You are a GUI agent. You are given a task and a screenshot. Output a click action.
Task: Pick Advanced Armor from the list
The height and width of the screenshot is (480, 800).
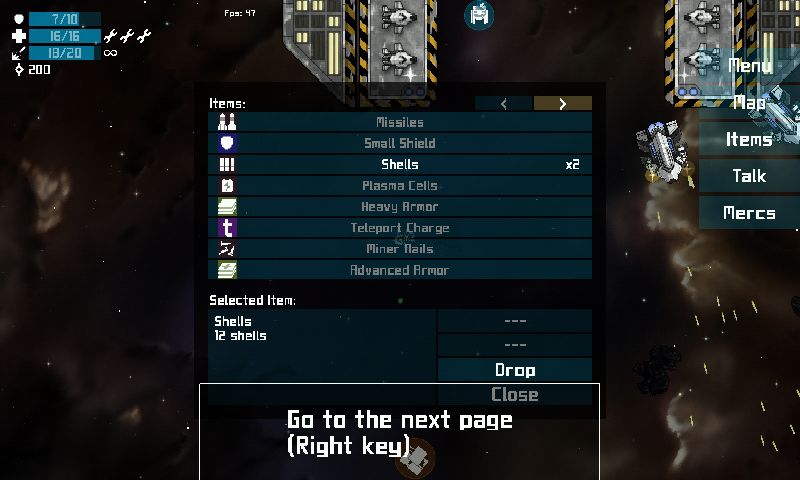tap(400, 270)
